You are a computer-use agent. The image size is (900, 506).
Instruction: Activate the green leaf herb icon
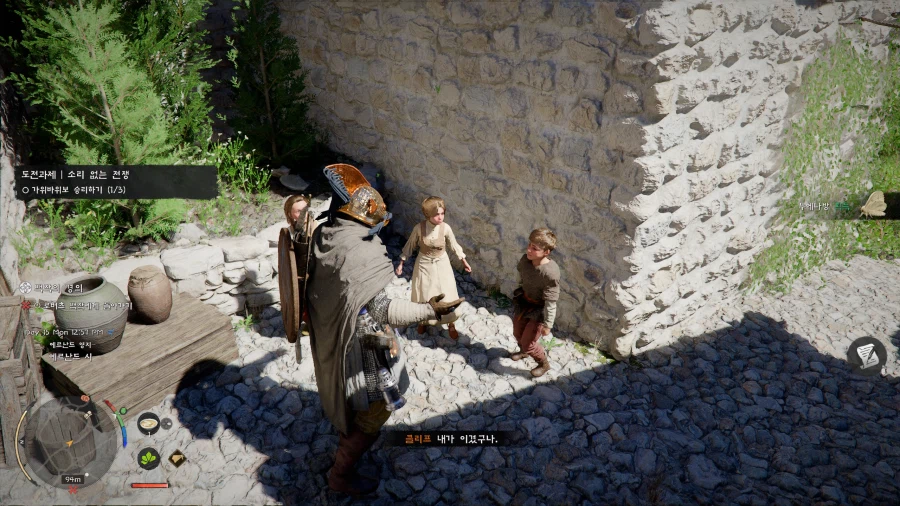[x=148, y=458]
